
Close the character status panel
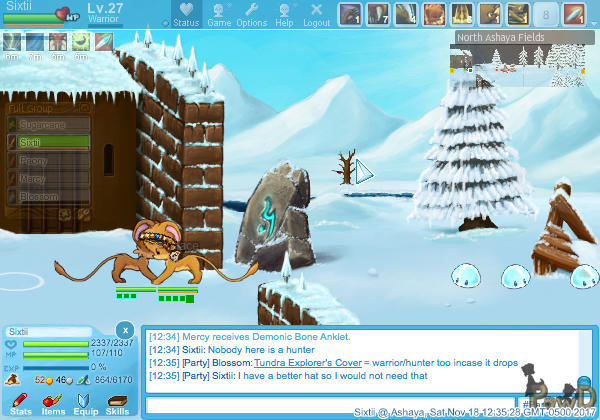pyautogui.click(x=124, y=329)
